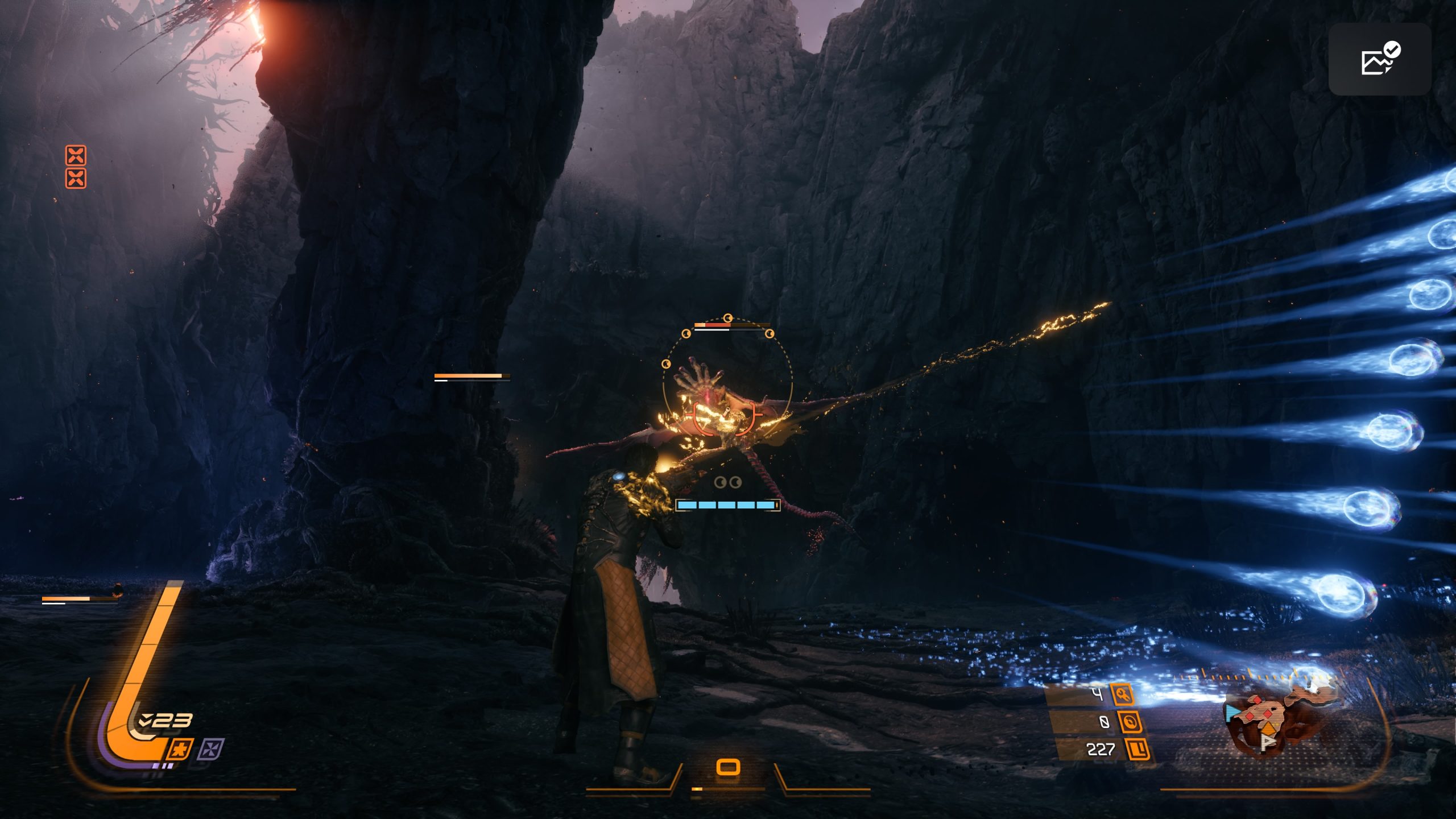
Task: Open the screenshot saved notification
Action: 1380,59
